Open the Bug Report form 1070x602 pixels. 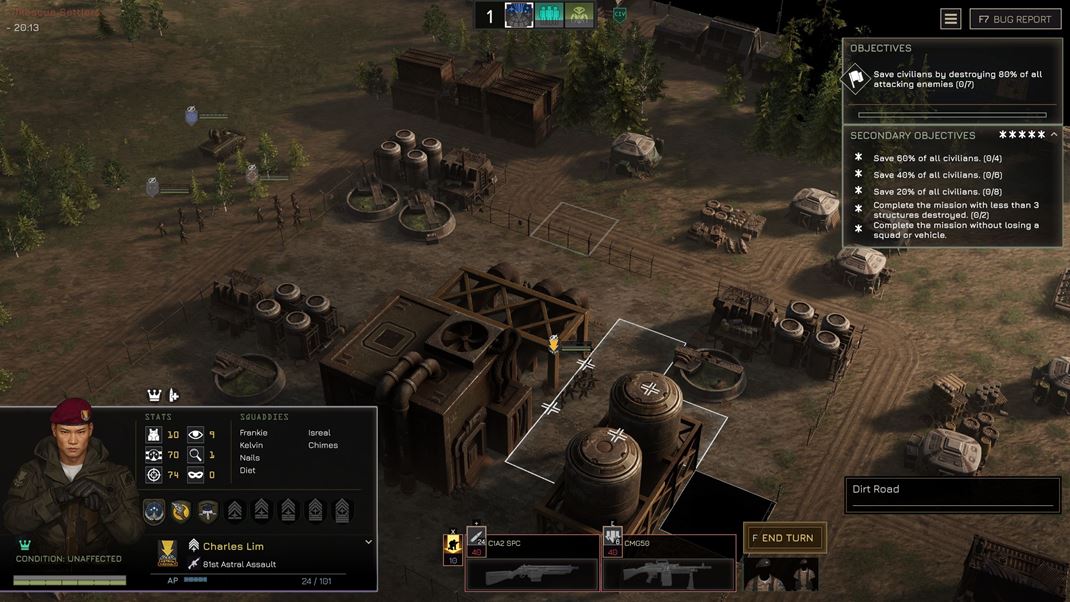(1015, 19)
